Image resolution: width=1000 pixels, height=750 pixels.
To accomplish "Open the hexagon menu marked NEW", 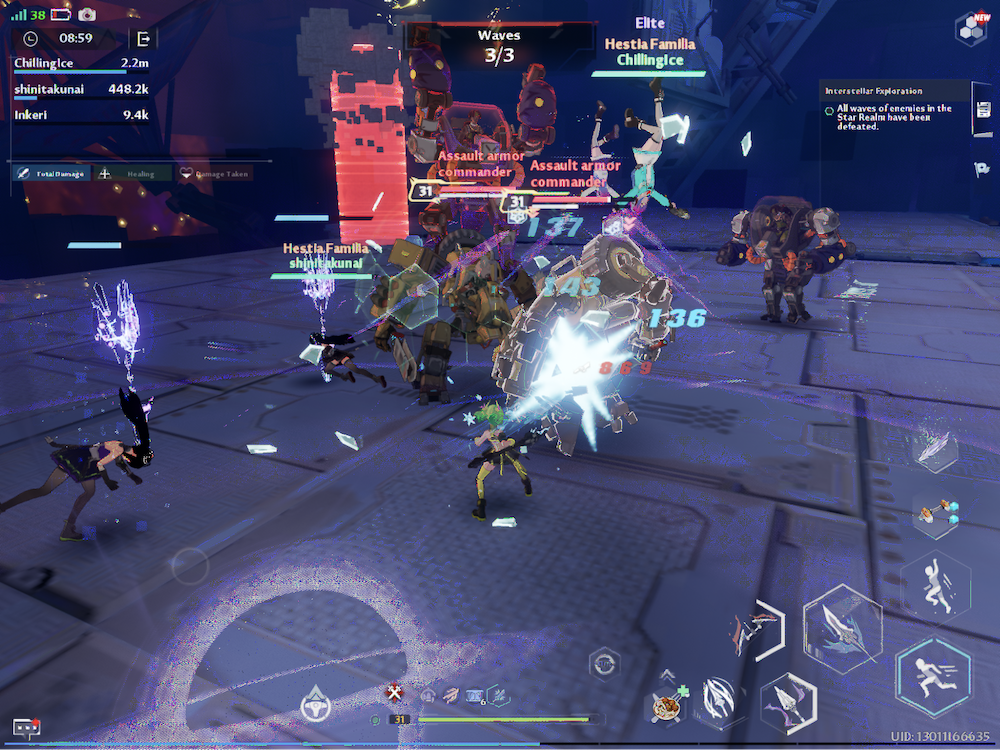I will pyautogui.click(x=969, y=28).
